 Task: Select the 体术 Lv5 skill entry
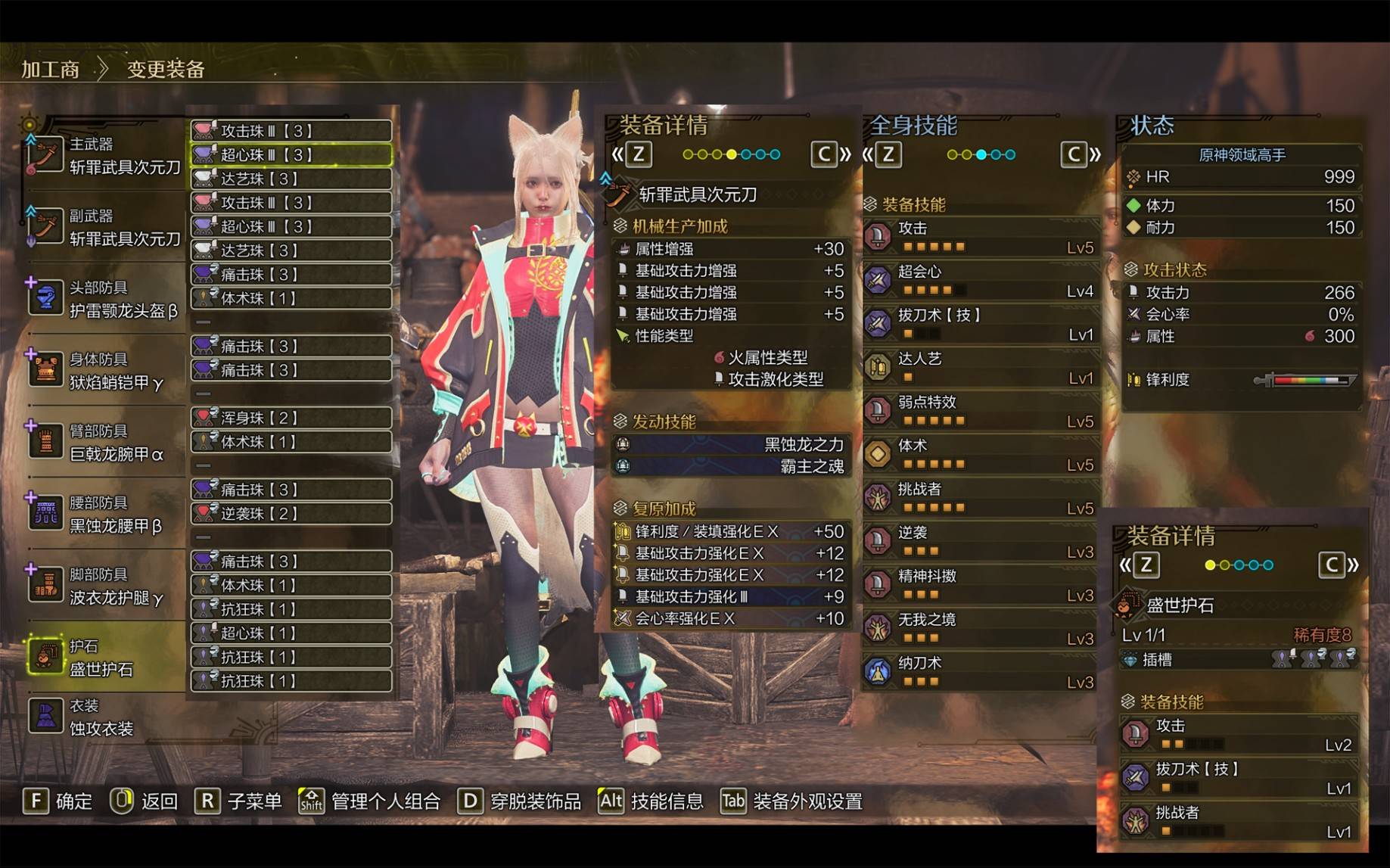coord(981,455)
